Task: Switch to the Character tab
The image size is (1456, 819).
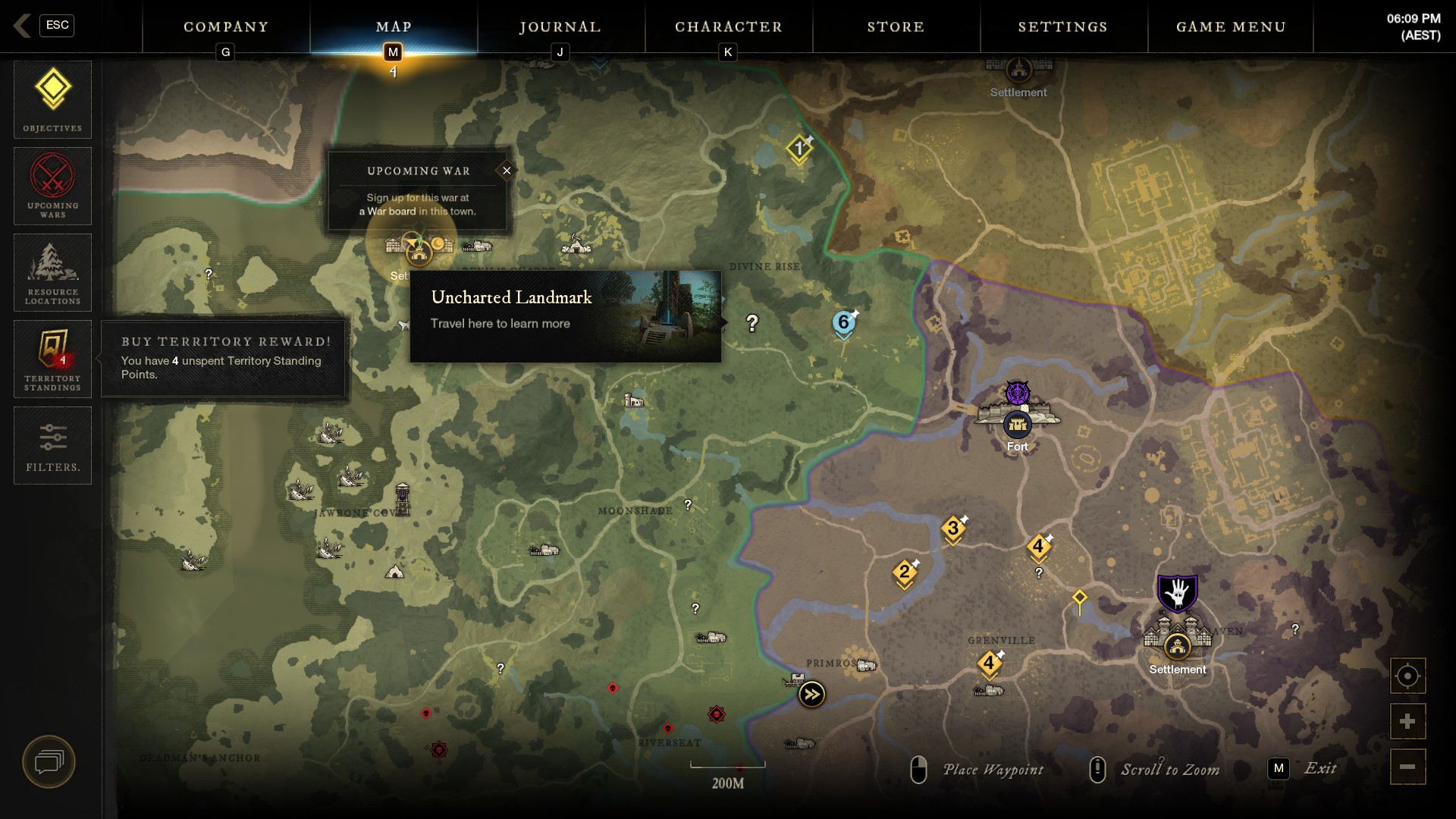Action: (x=728, y=27)
